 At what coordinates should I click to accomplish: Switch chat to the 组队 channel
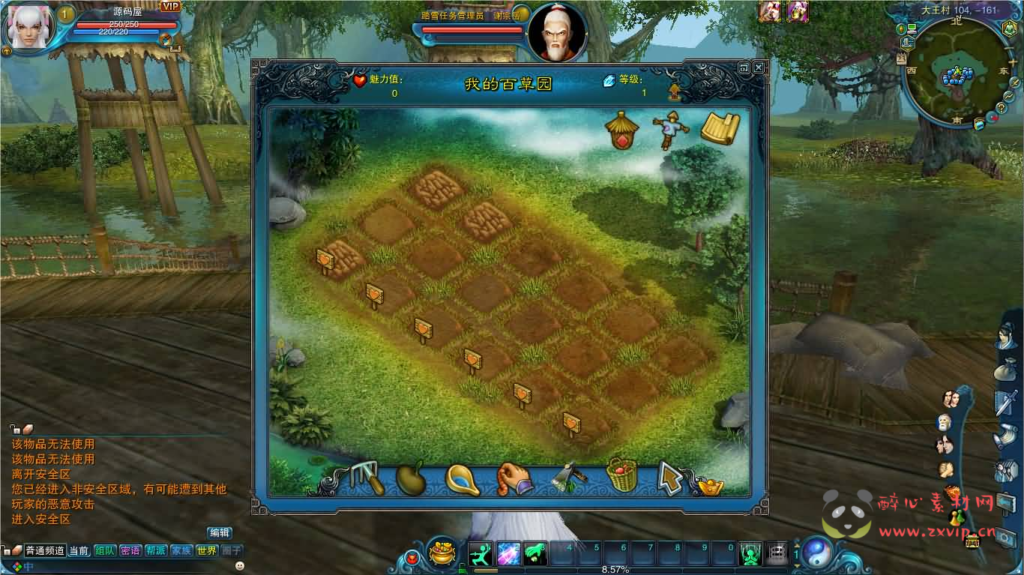[x=105, y=550]
